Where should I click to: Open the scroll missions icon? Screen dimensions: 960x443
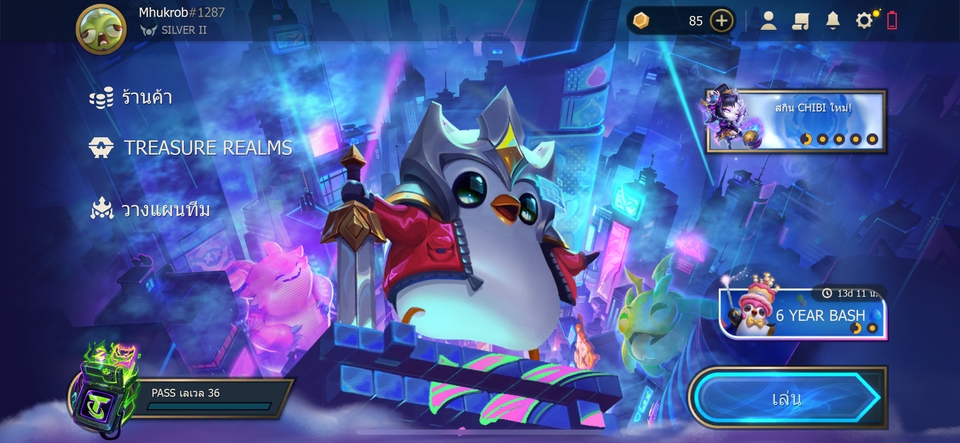[800, 20]
